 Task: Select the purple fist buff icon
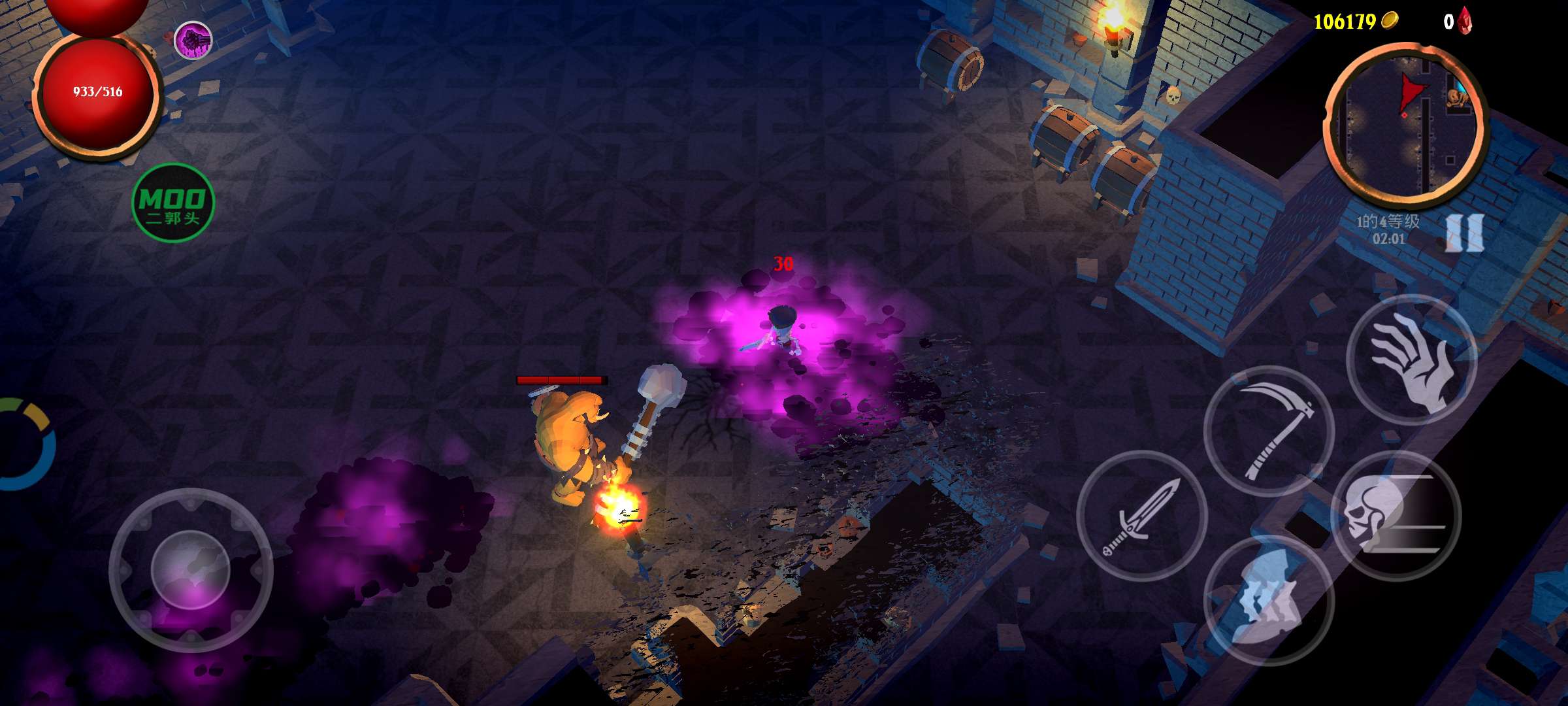coord(193,41)
